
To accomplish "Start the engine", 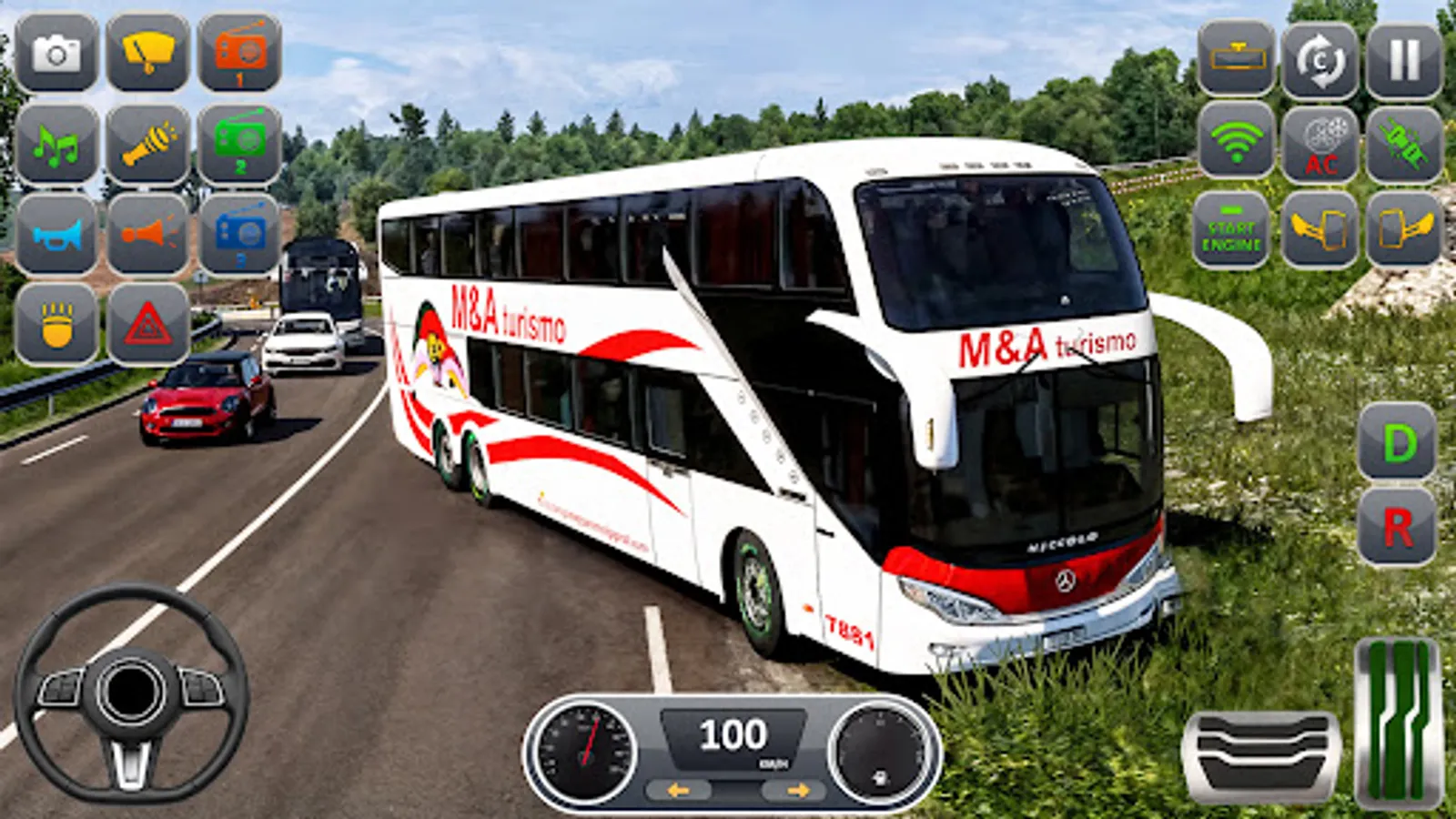I will coord(1233,229).
